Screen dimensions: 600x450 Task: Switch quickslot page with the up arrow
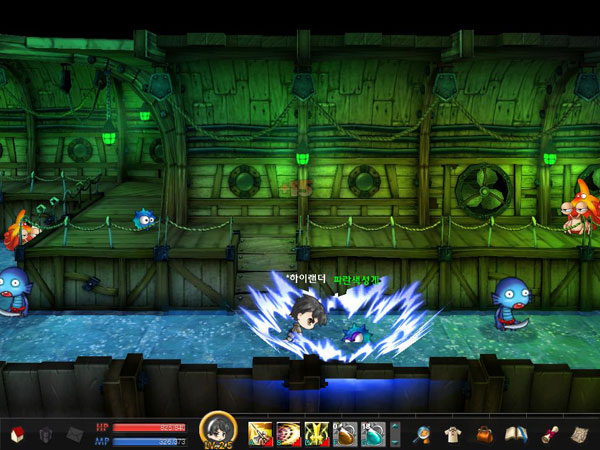tap(395, 428)
